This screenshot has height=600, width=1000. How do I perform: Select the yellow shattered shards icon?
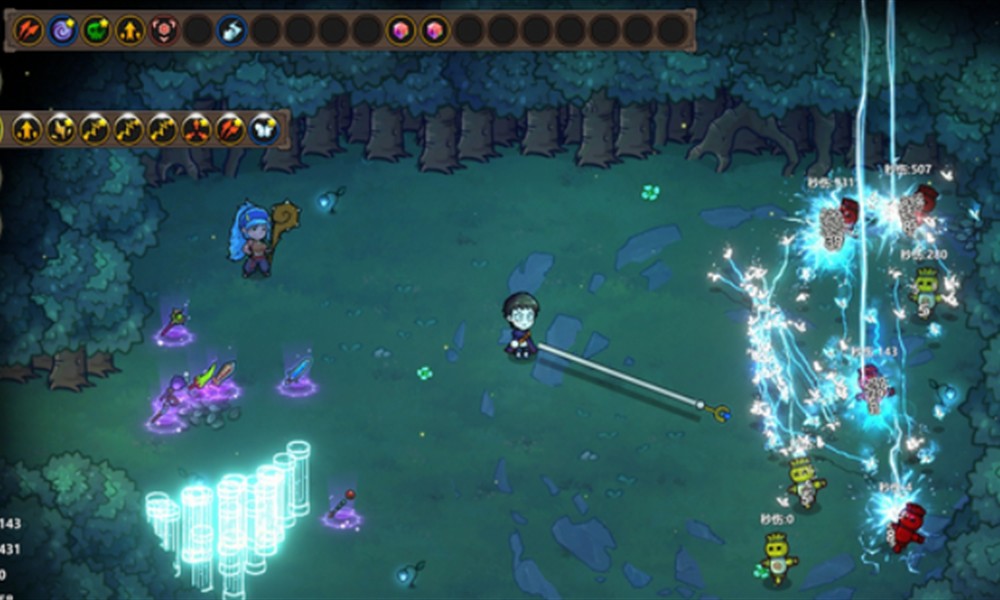coord(61,129)
